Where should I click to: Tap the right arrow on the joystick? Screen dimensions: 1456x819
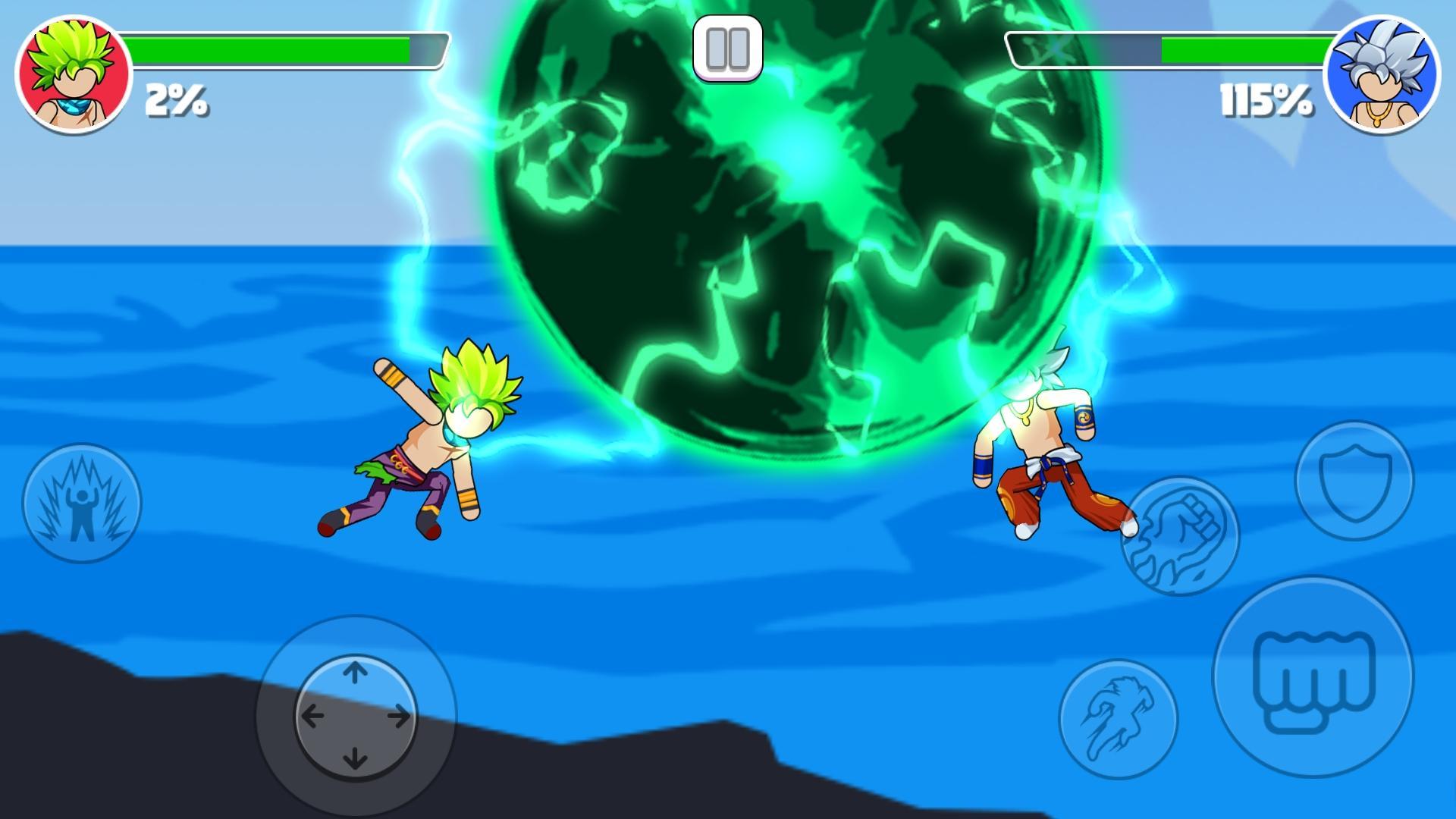click(x=399, y=715)
